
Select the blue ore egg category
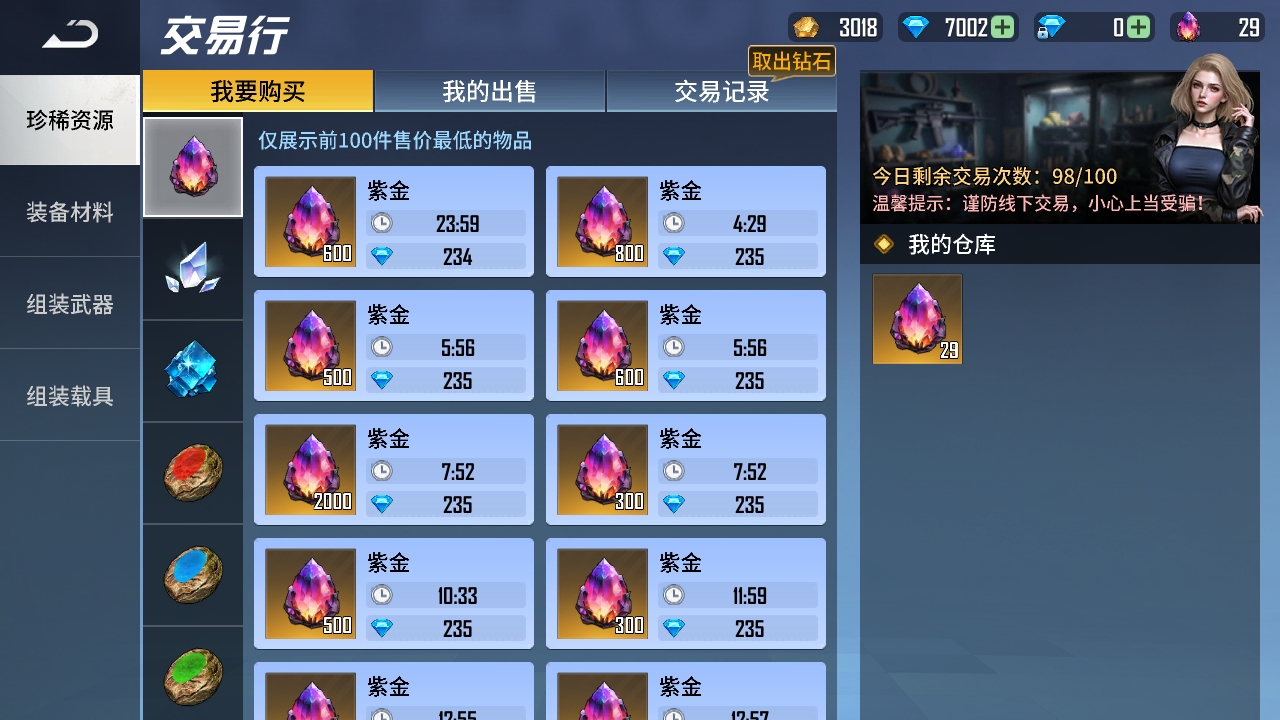pyautogui.click(x=192, y=574)
